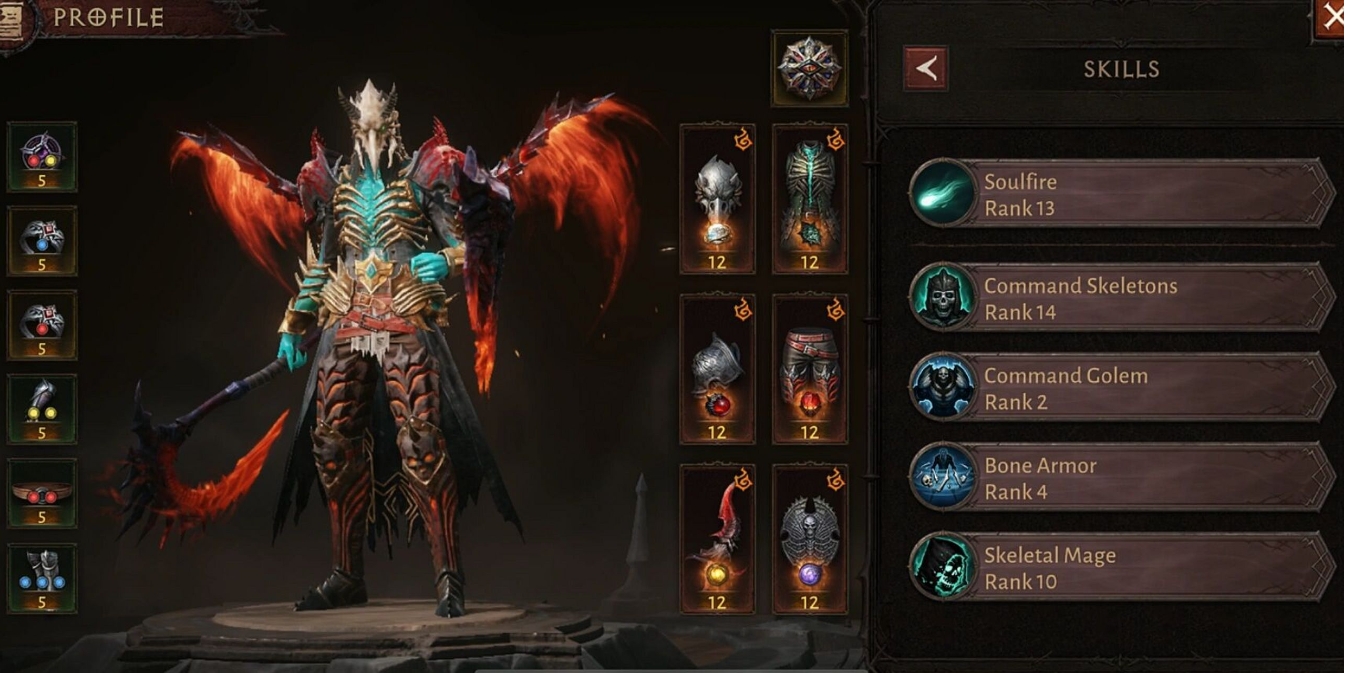The image size is (1345, 673).
Task: View the shoulder armor slot with red gem
Action: (x=717, y=369)
